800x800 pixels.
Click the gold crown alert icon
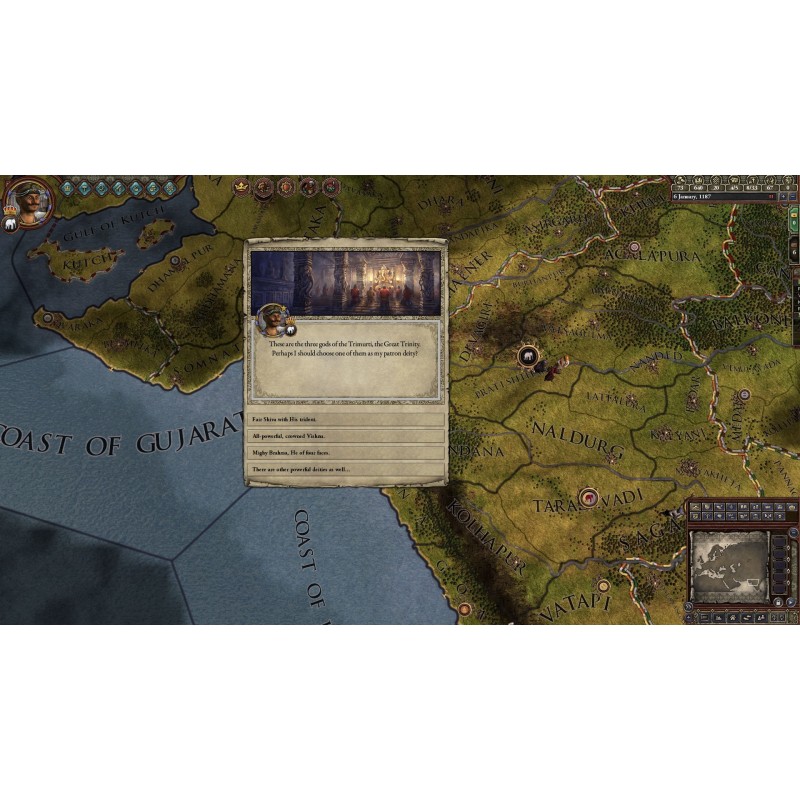tap(241, 186)
